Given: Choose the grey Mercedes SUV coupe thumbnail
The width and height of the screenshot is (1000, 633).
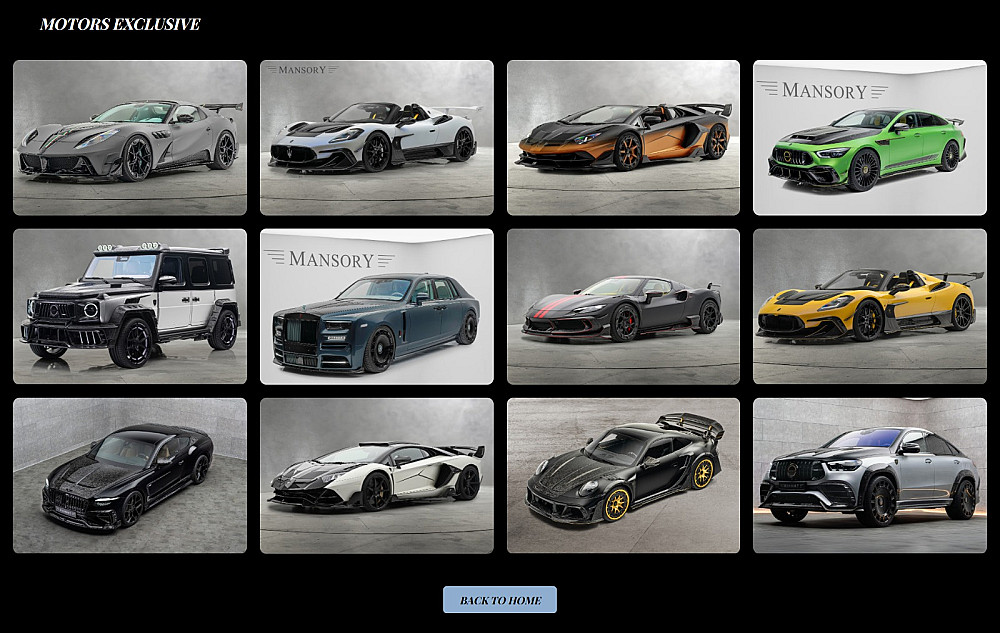Looking at the screenshot, I should click(869, 476).
